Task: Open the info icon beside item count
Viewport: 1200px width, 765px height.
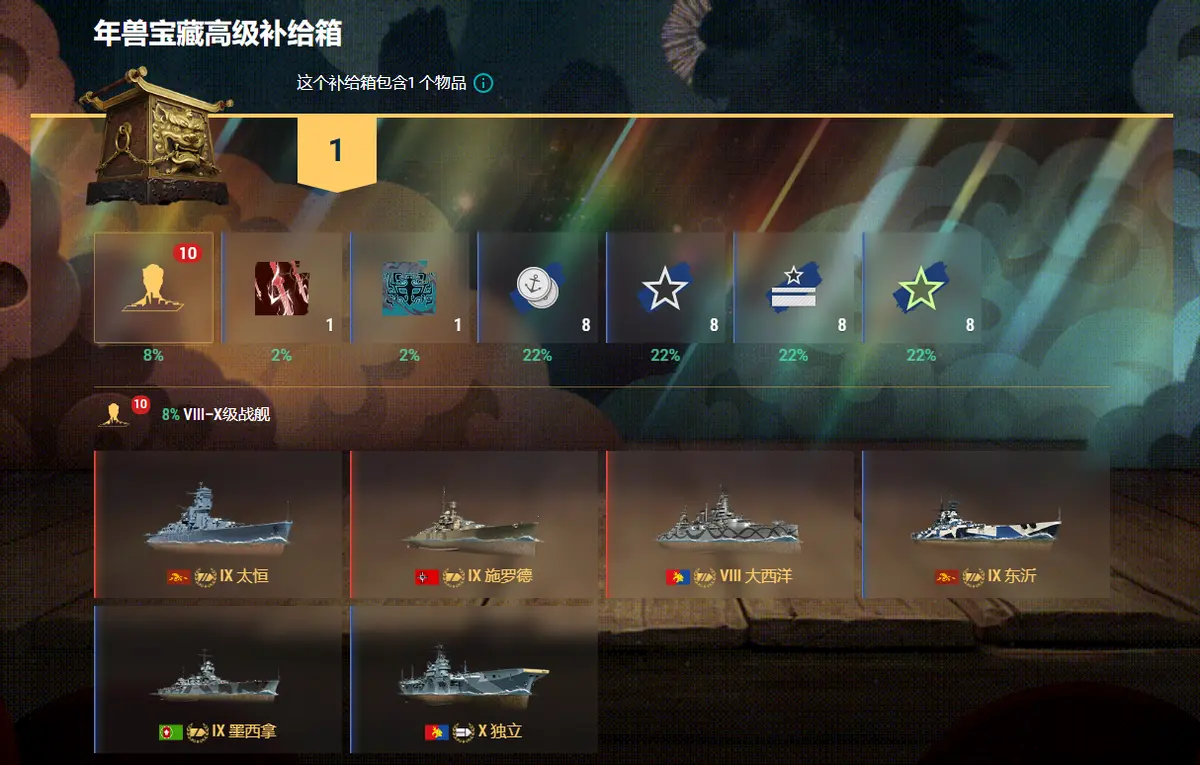Action: coord(483,83)
